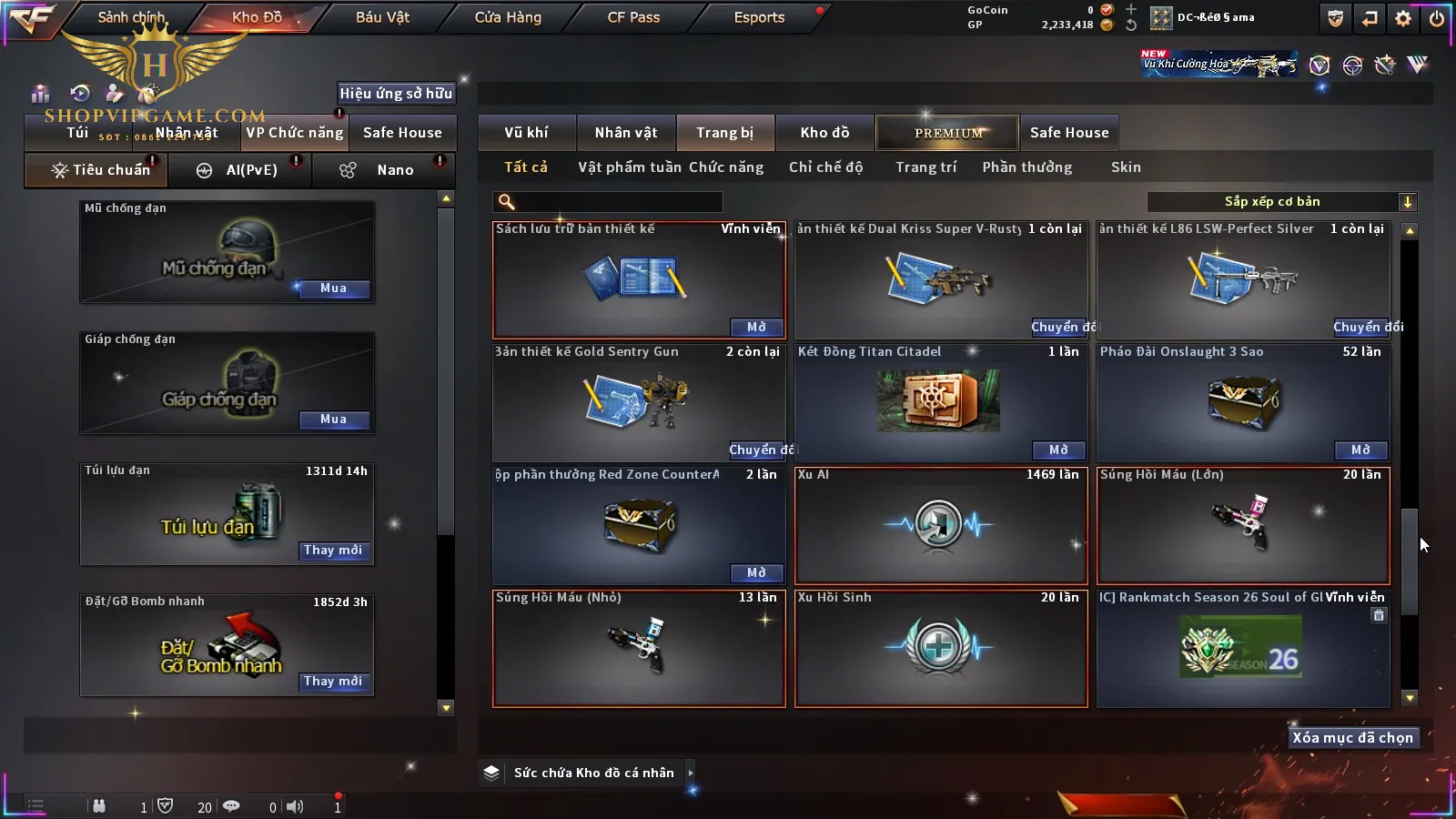
Task: Select the Xu Hồi Sinh item
Action: coord(941,648)
